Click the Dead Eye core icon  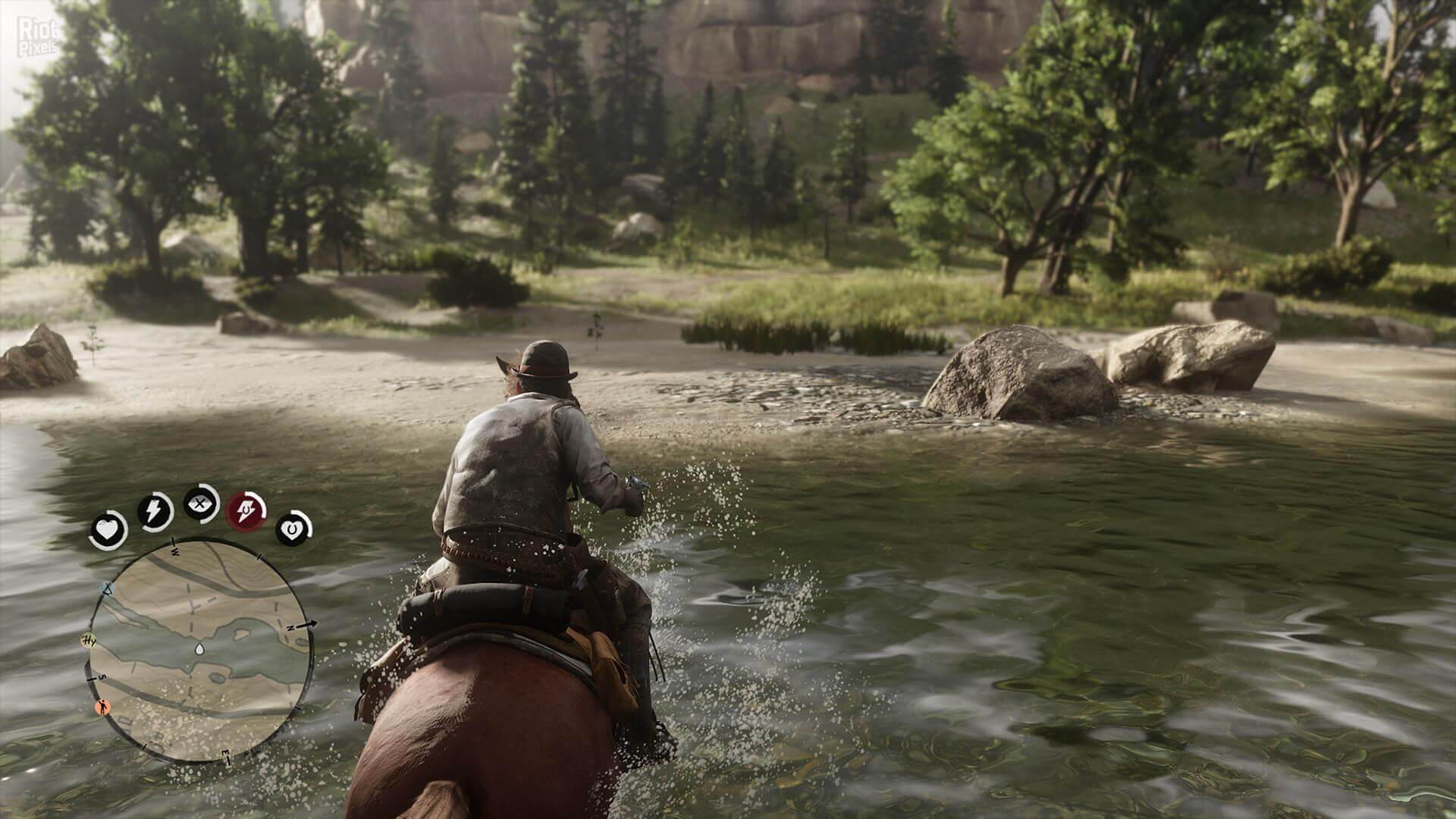pyautogui.click(x=202, y=504)
